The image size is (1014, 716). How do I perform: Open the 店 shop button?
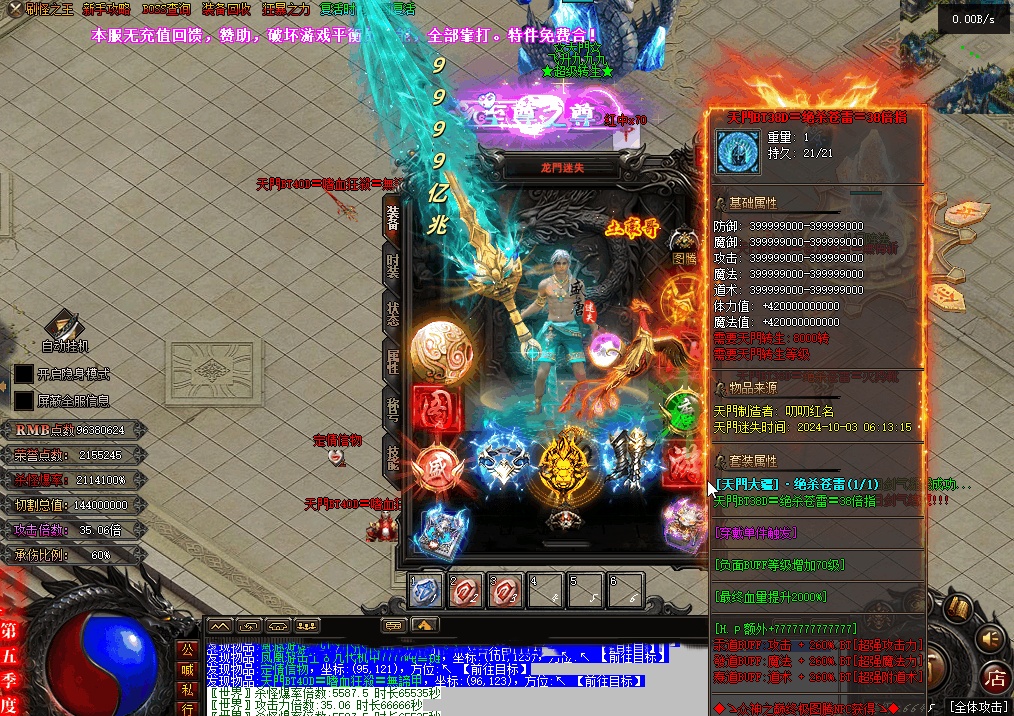(x=994, y=675)
